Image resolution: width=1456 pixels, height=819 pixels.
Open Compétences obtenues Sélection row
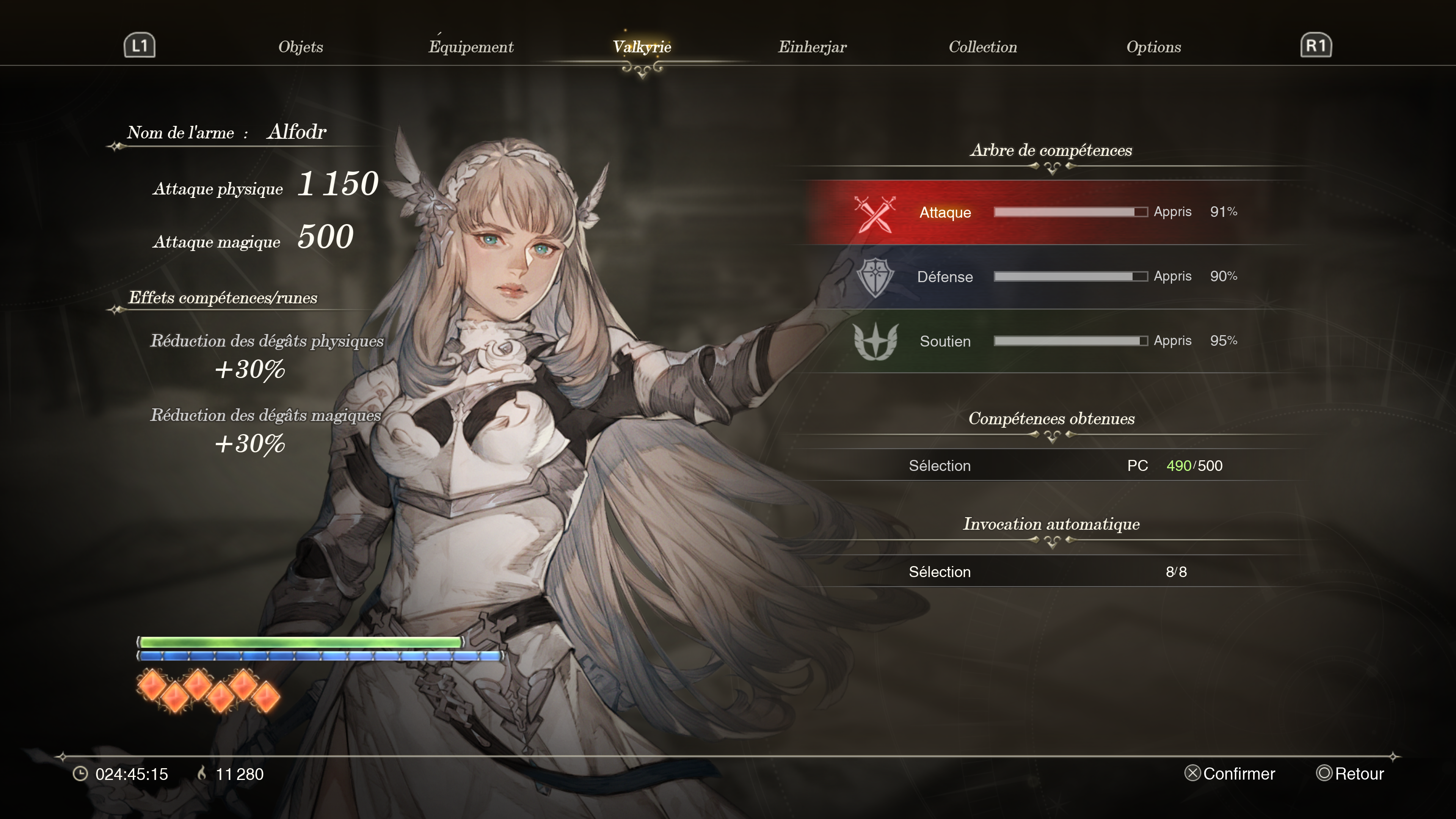point(1051,465)
